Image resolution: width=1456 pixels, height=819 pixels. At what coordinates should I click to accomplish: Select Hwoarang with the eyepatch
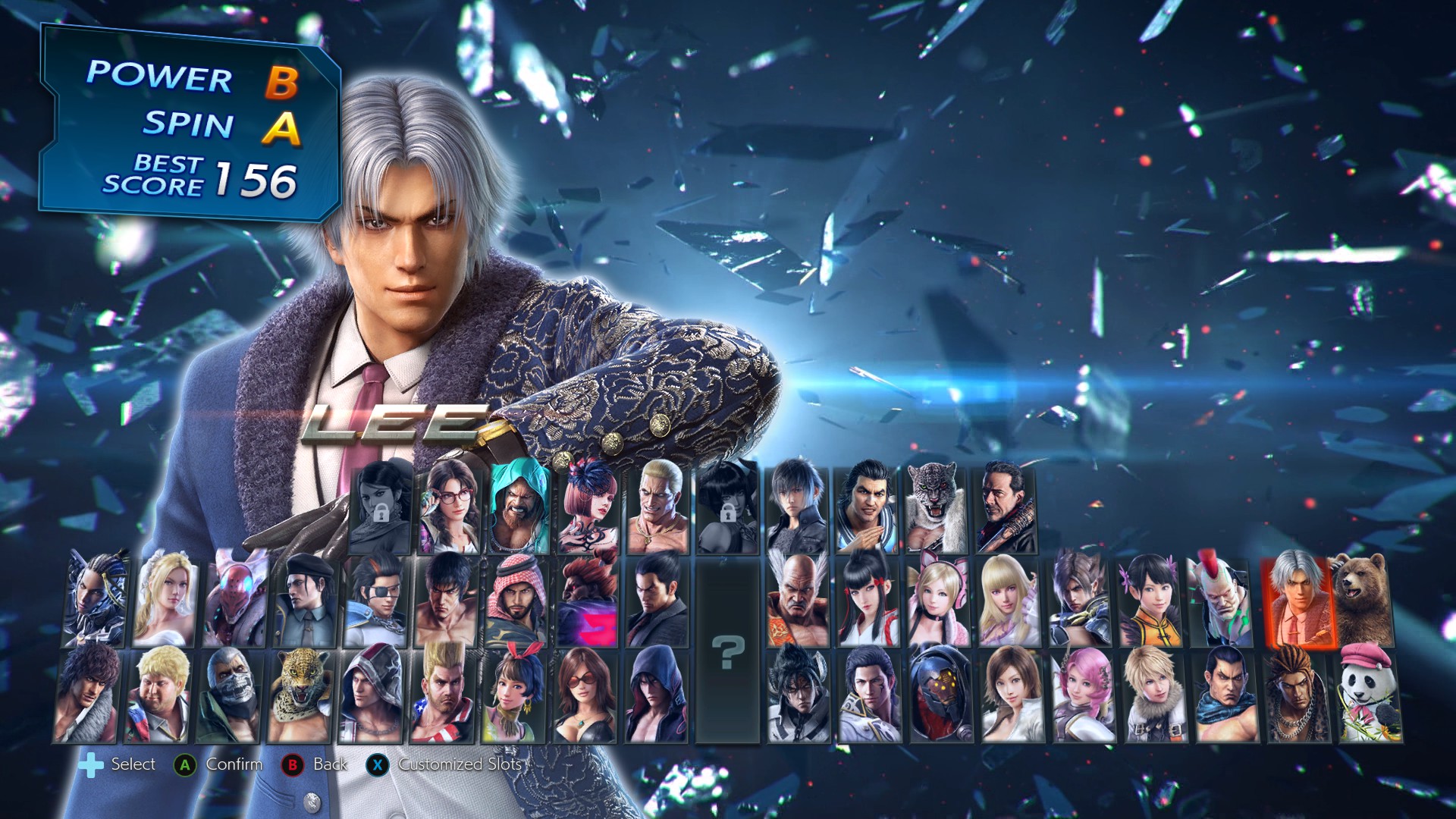pyautogui.click(x=375, y=601)
